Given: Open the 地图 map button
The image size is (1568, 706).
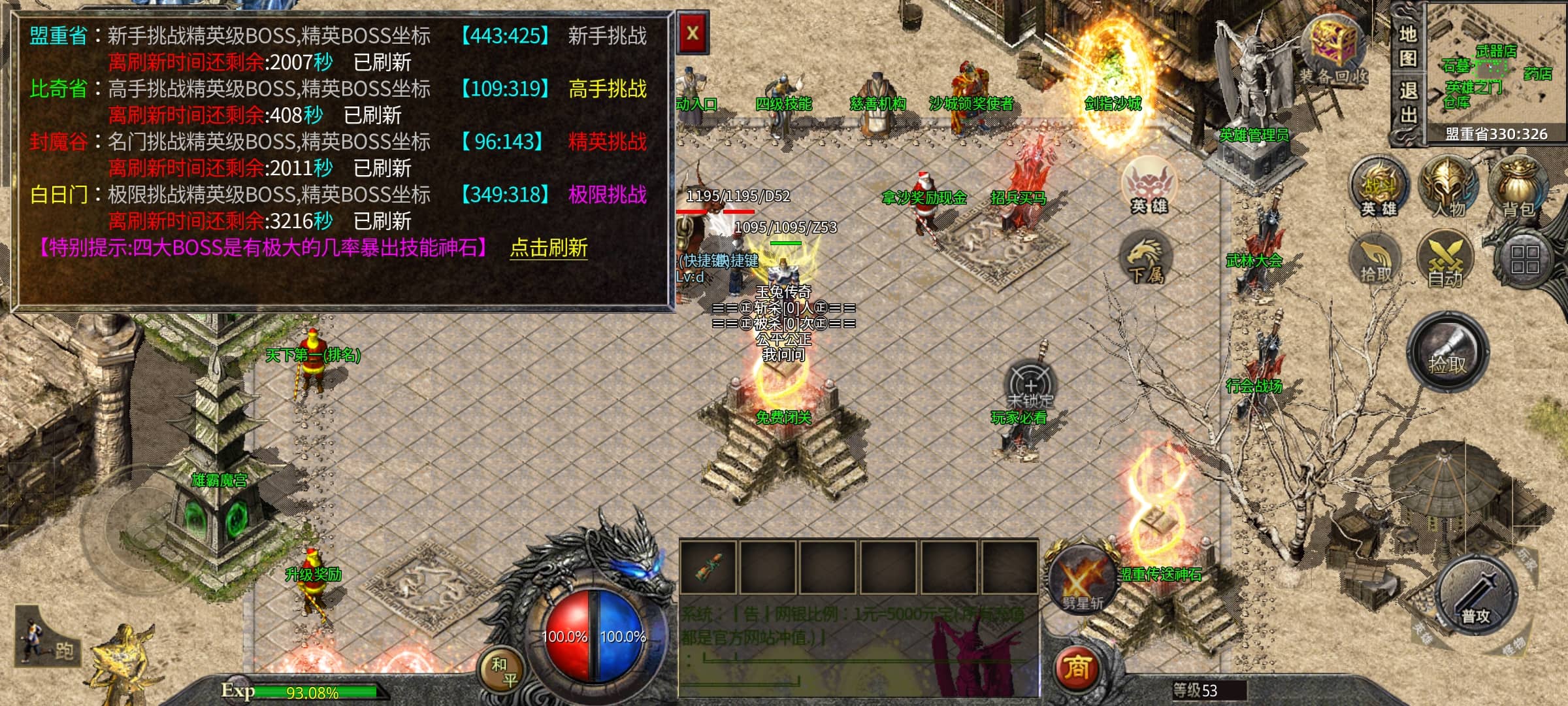Looking at the screenshot, I should [x=1407, y=46].
